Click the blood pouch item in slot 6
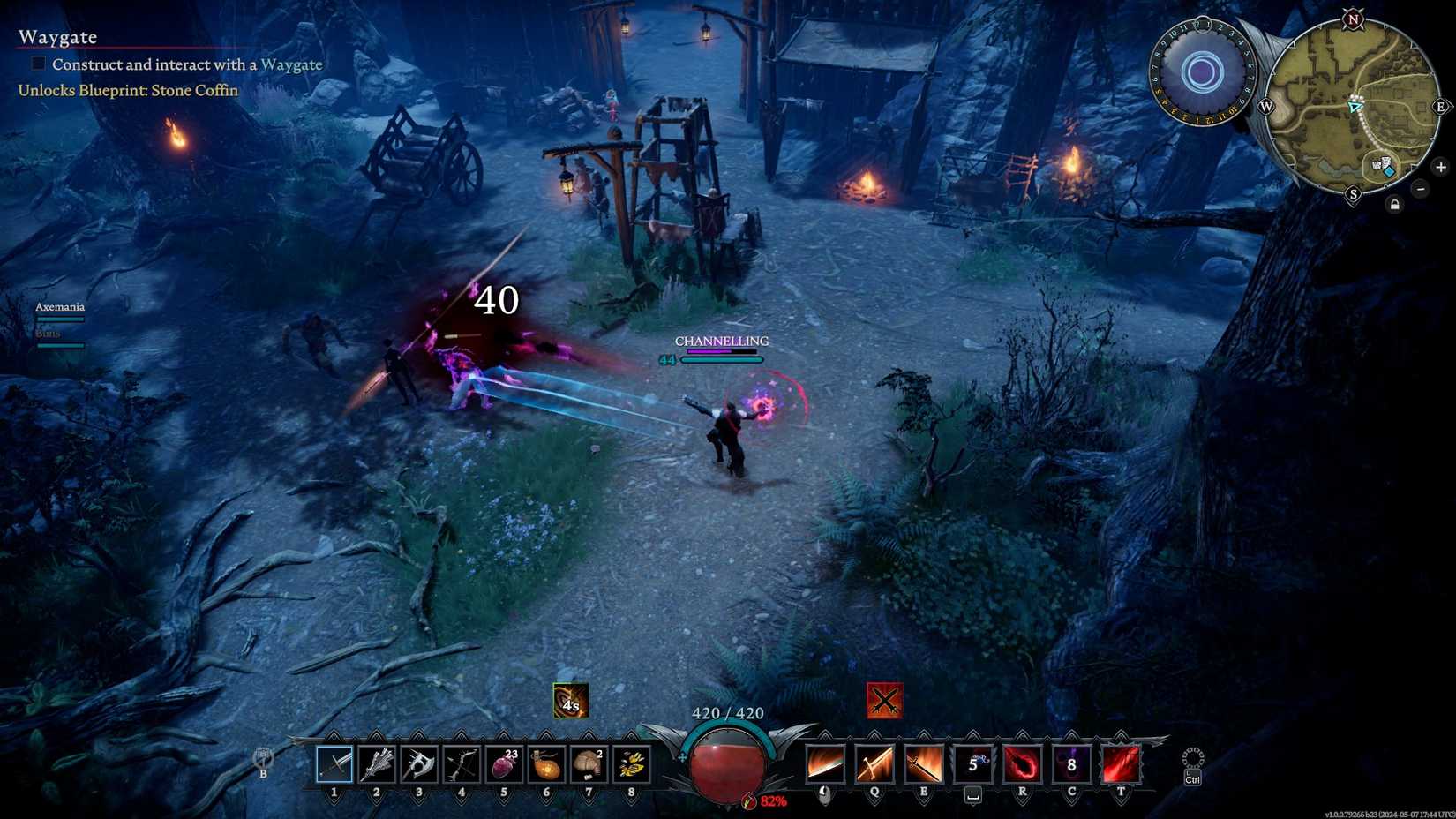The height and width of the screenshot is (819, 1456). pos(545,764)
